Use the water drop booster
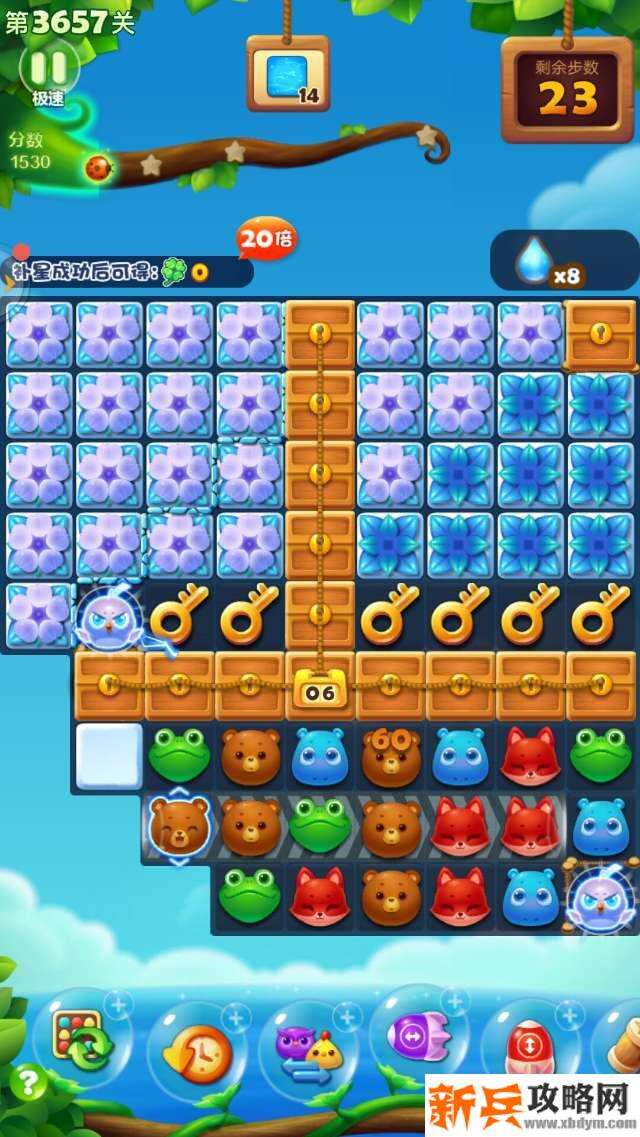 coord(534,261)
